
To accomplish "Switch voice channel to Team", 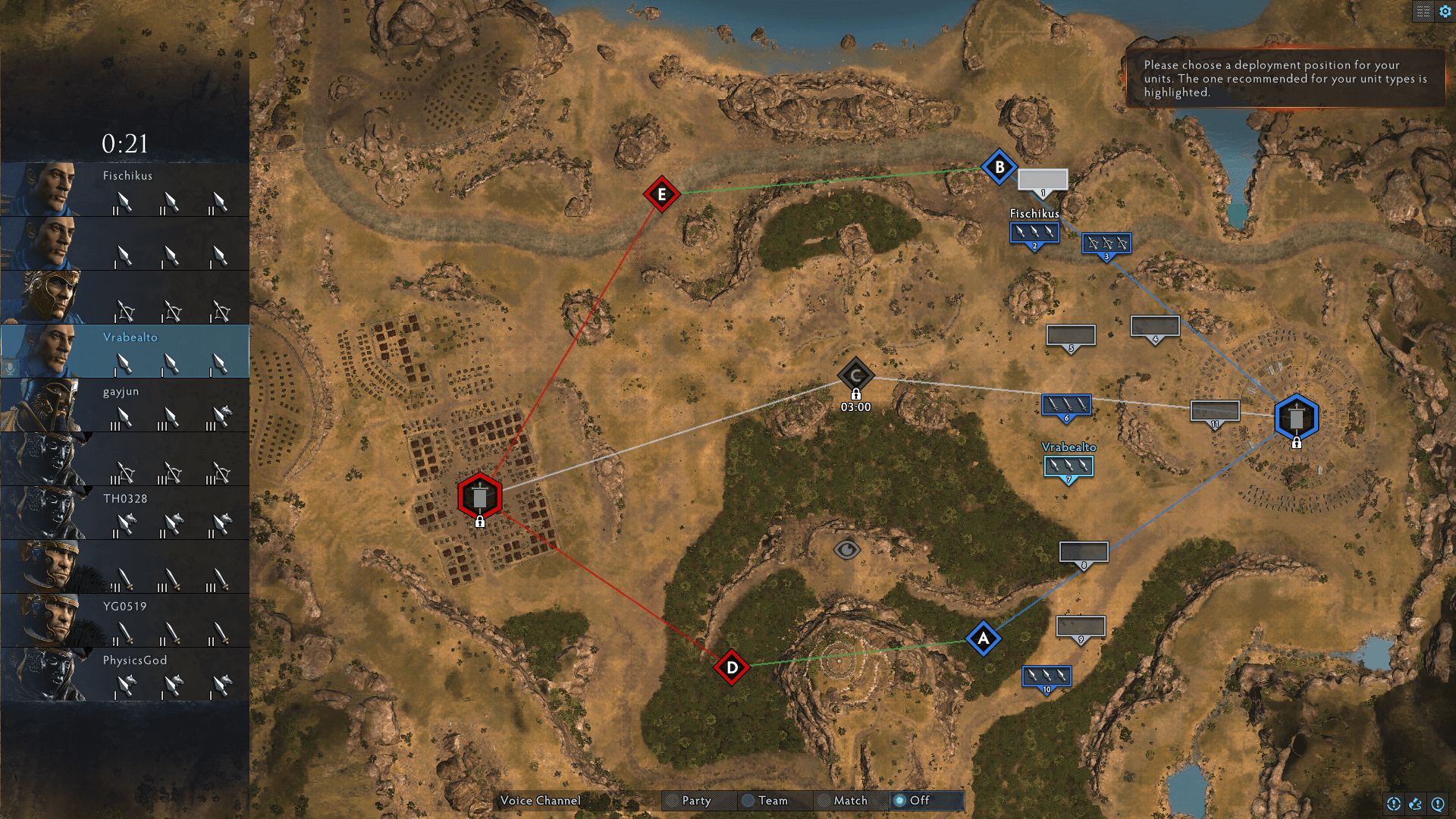I will point(774,801).
